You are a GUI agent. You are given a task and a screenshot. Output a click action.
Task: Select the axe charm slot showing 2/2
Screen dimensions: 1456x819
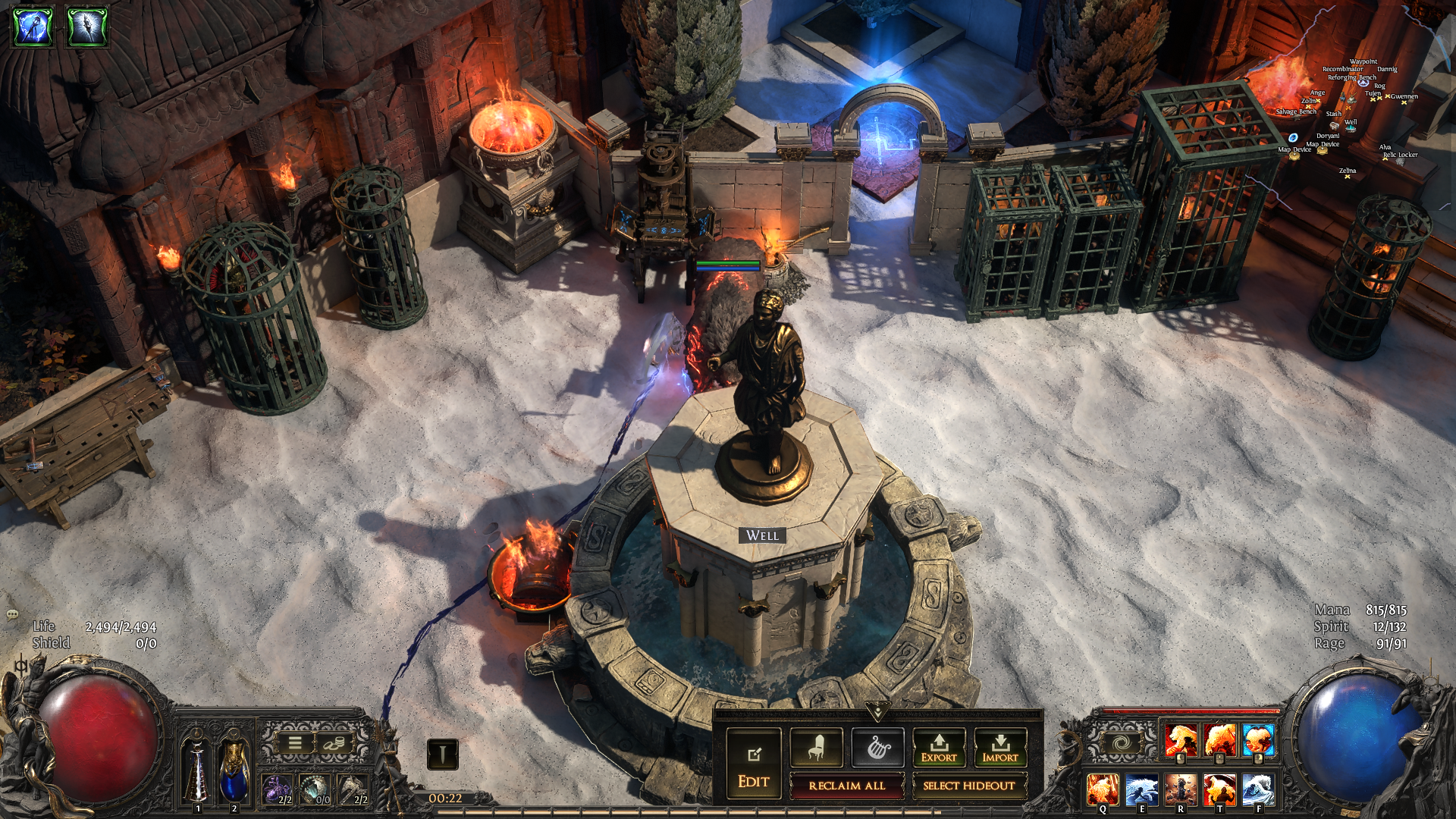(x=353, y=789)
